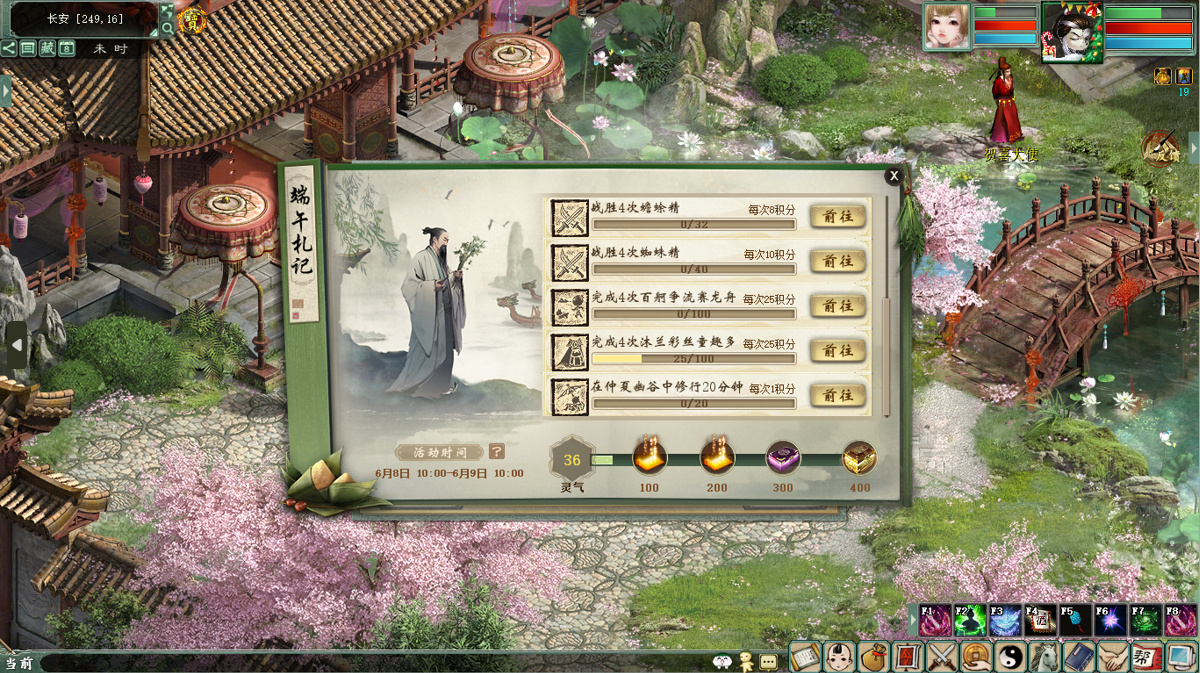Open the magnifier search button by the map name
This screenshot has height=673, width=1200.
tap(167, 28)
